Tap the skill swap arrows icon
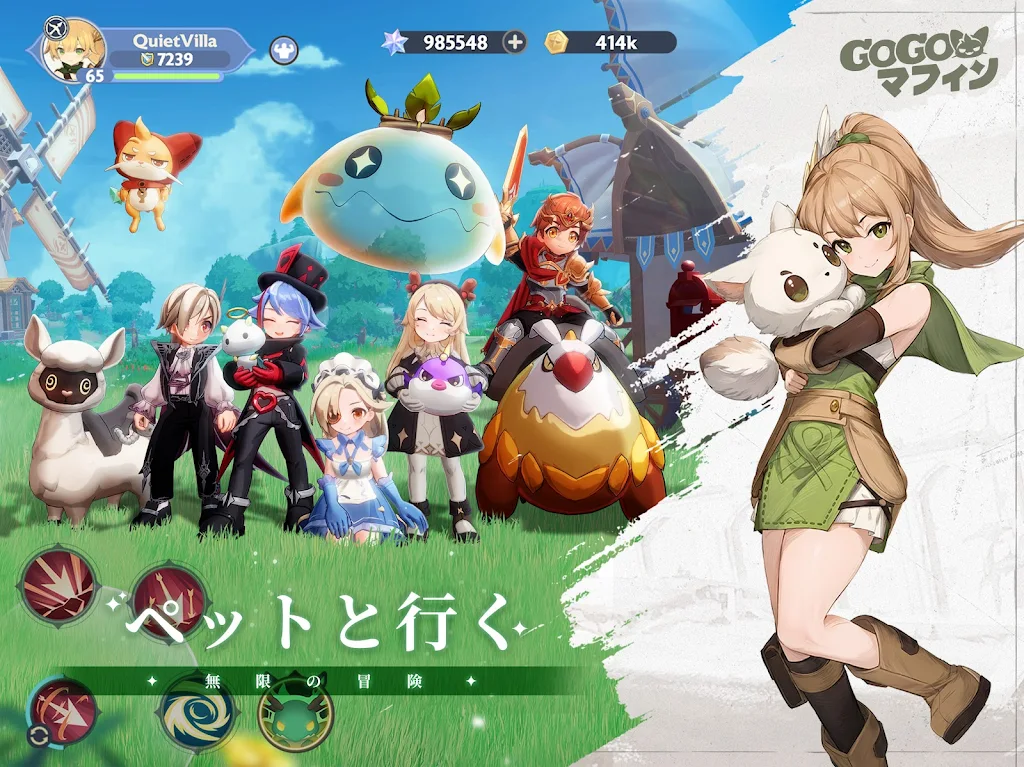The image size is (1024, 767). (38, 737)
